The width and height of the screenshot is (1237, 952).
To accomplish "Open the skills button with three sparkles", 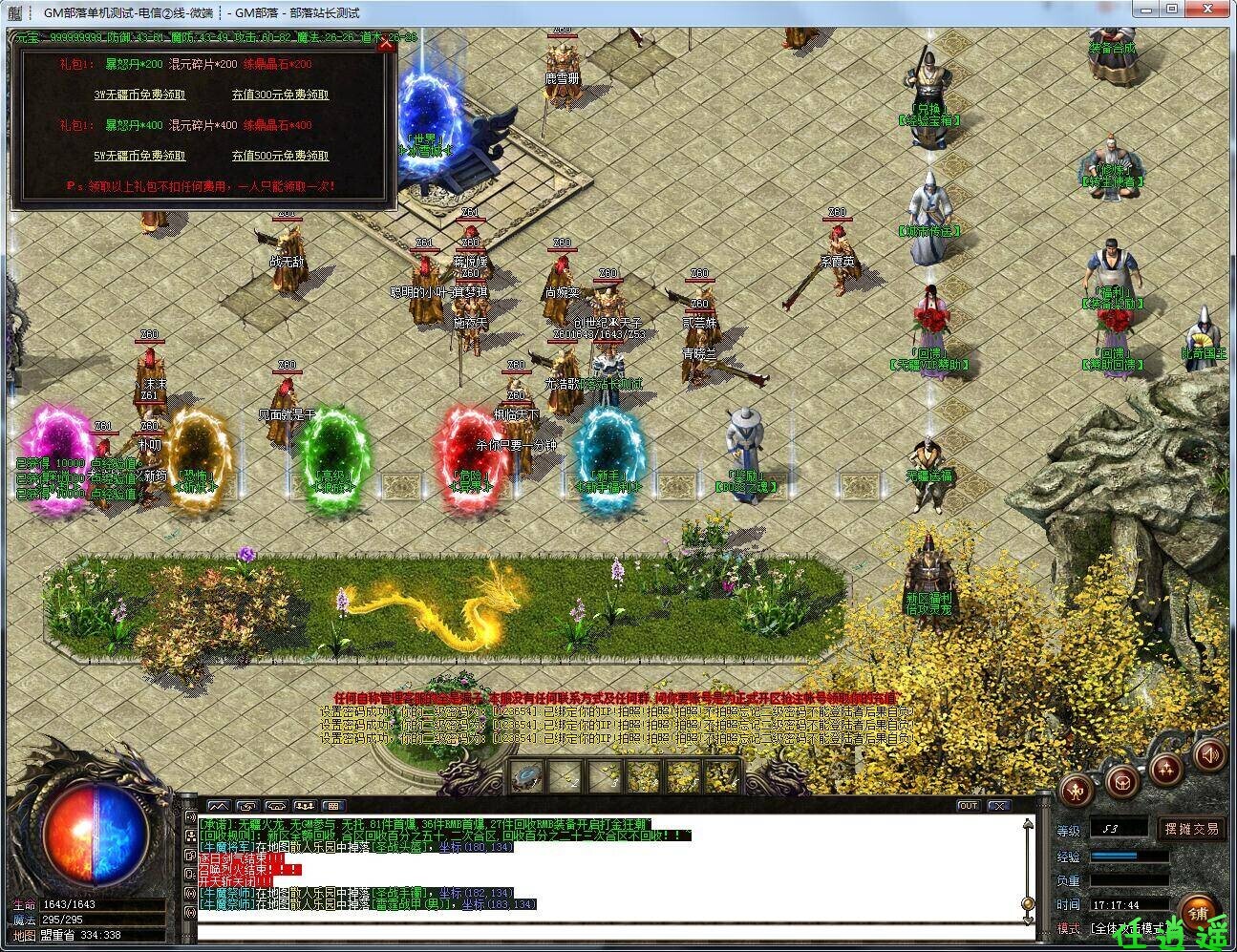I will tap(1166, 768).
